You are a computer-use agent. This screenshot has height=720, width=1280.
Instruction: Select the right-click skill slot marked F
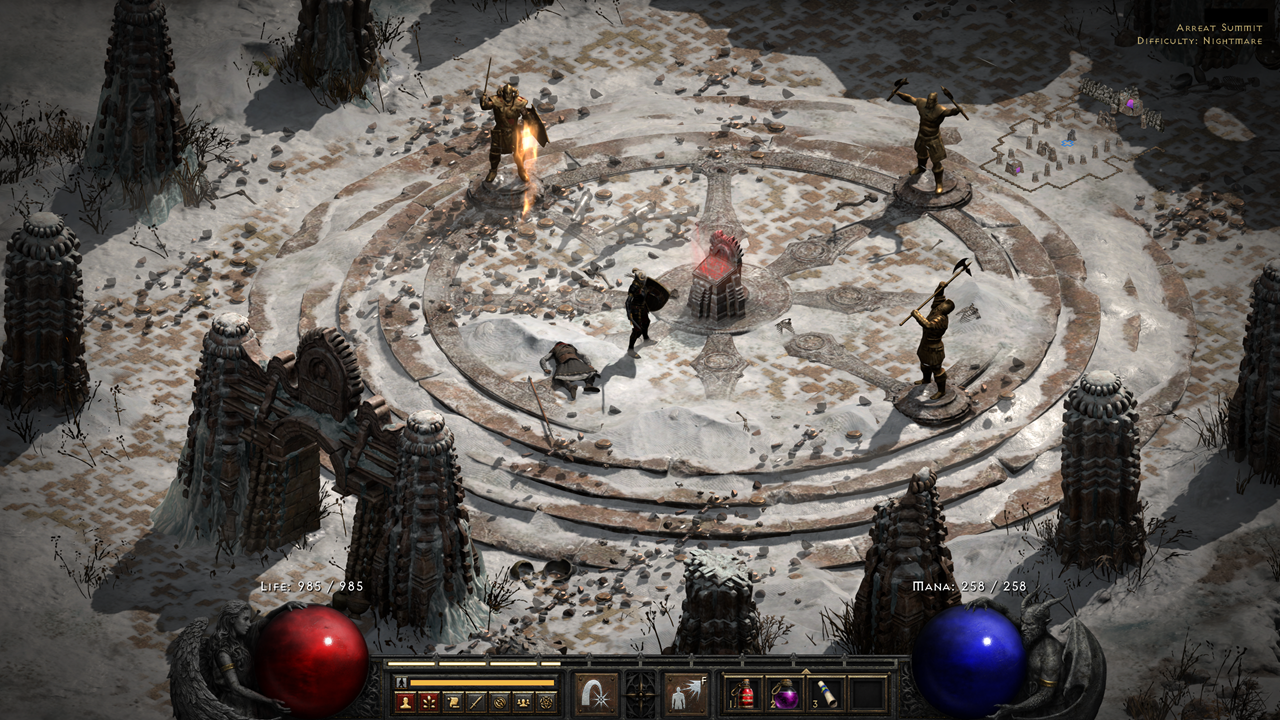(685, 692)
